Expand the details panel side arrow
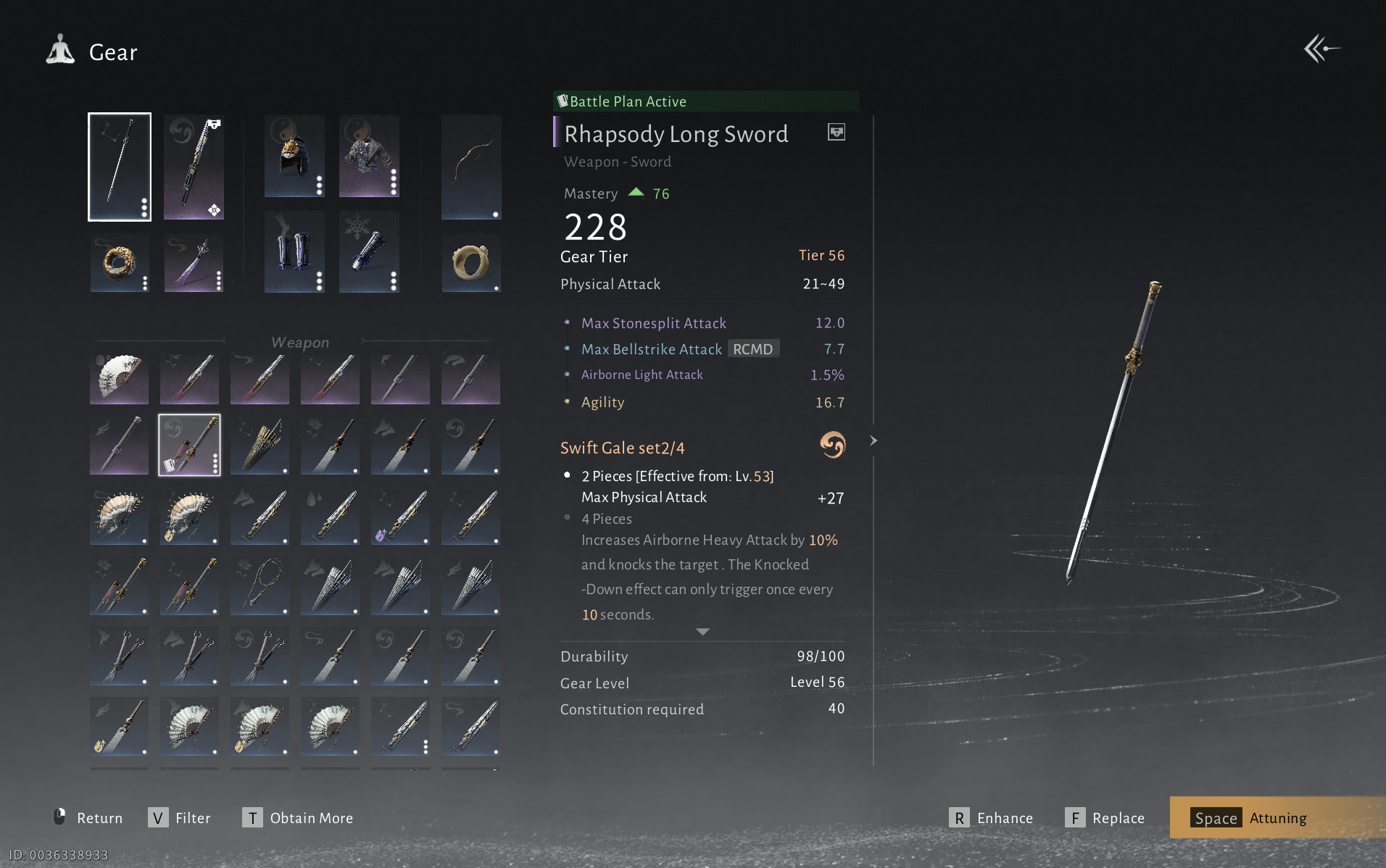Image resolution: width=1386 pixels, height=868 pixels. 873,441
